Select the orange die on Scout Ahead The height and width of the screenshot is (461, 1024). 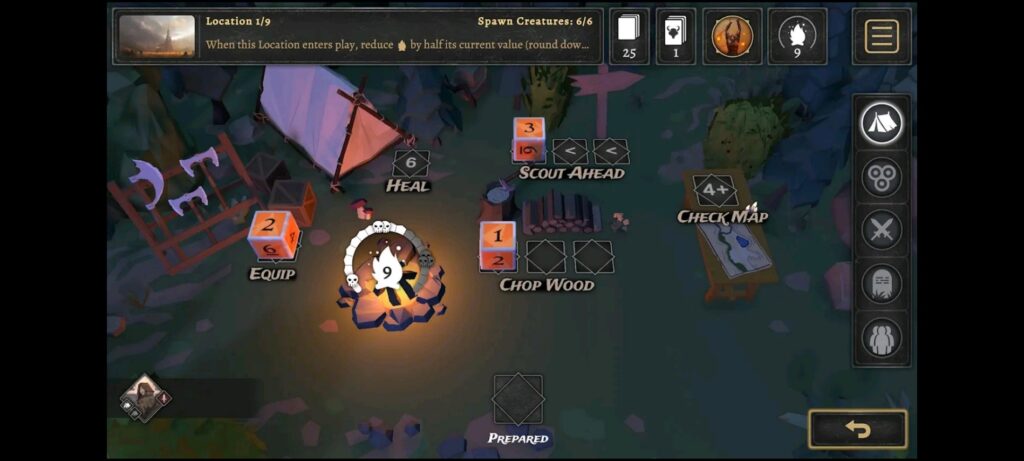pyautogui.click(x=529, y=140)
